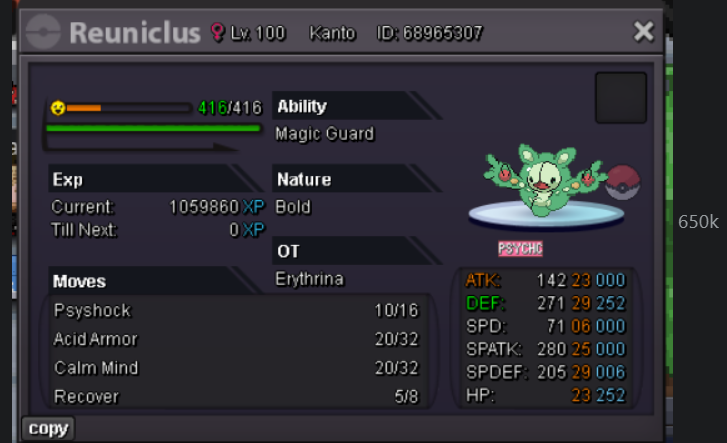Image resolution: width=727 pixels, height=443 pixels.
Task: Click the copy button
Action: pos(48,429)
